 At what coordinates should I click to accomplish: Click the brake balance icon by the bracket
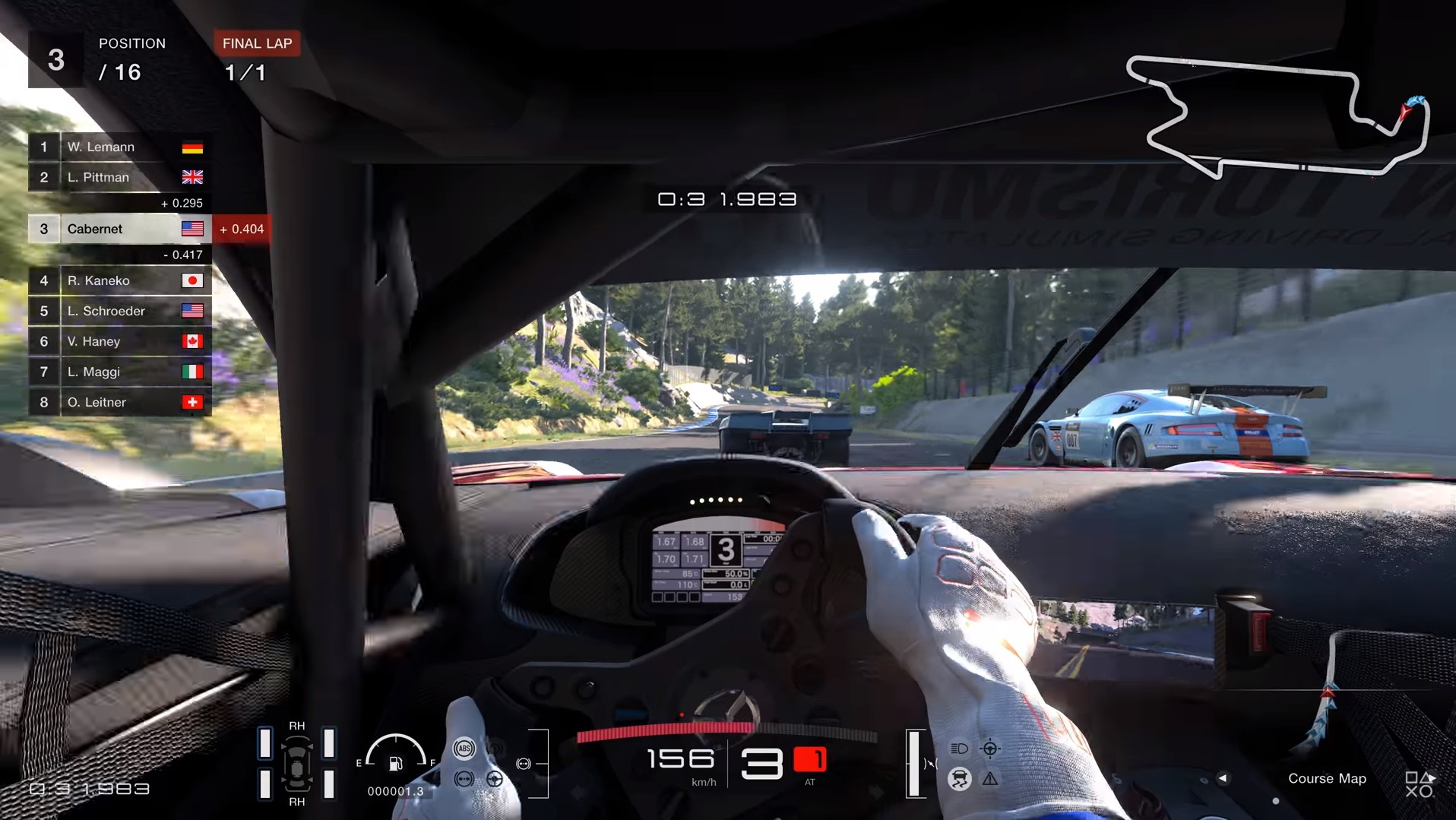(x=524, y=764)
